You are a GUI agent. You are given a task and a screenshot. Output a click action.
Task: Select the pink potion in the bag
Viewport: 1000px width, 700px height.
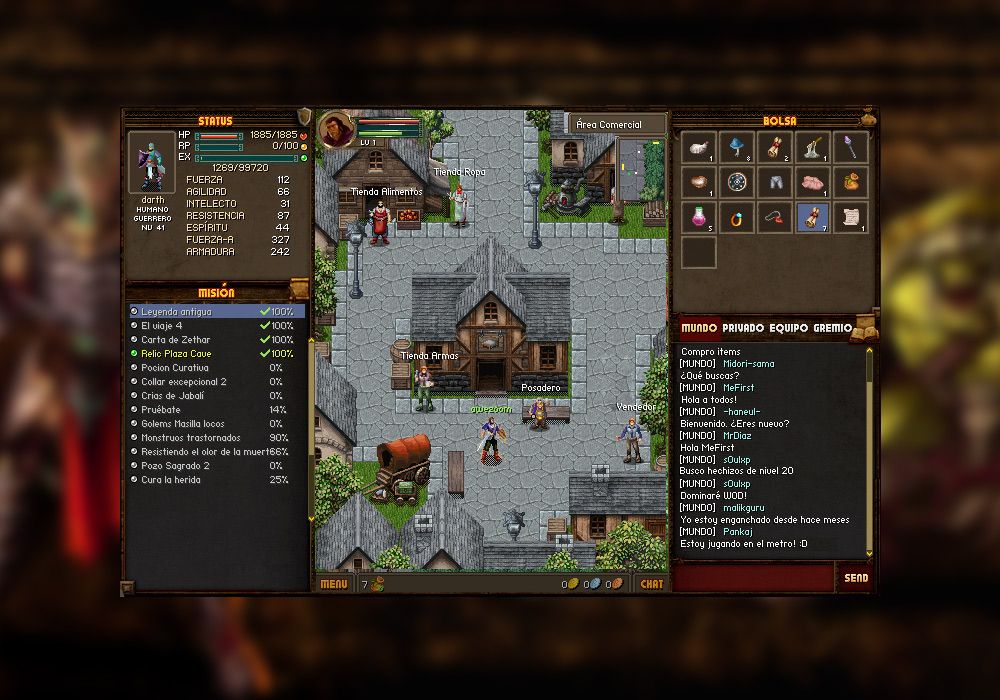click(700, 217)
